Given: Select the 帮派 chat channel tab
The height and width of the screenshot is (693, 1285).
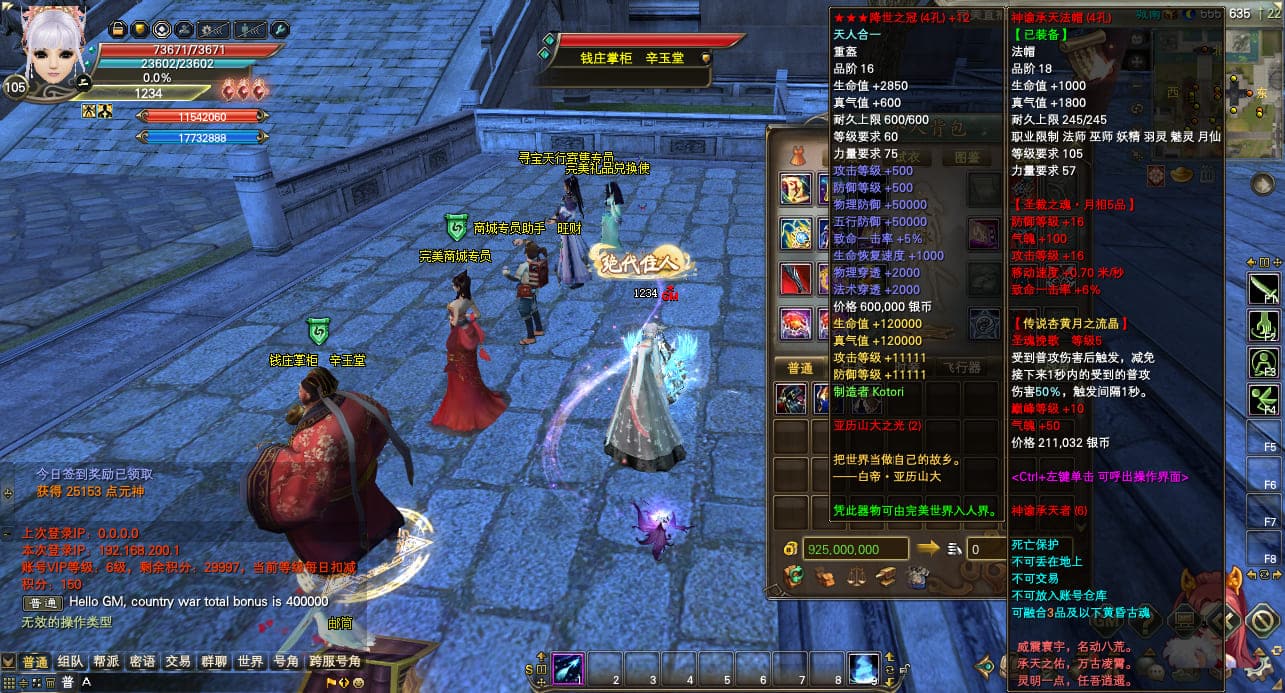Looking at the screenshot, I should pyautogui.click(x=107, y=662).
